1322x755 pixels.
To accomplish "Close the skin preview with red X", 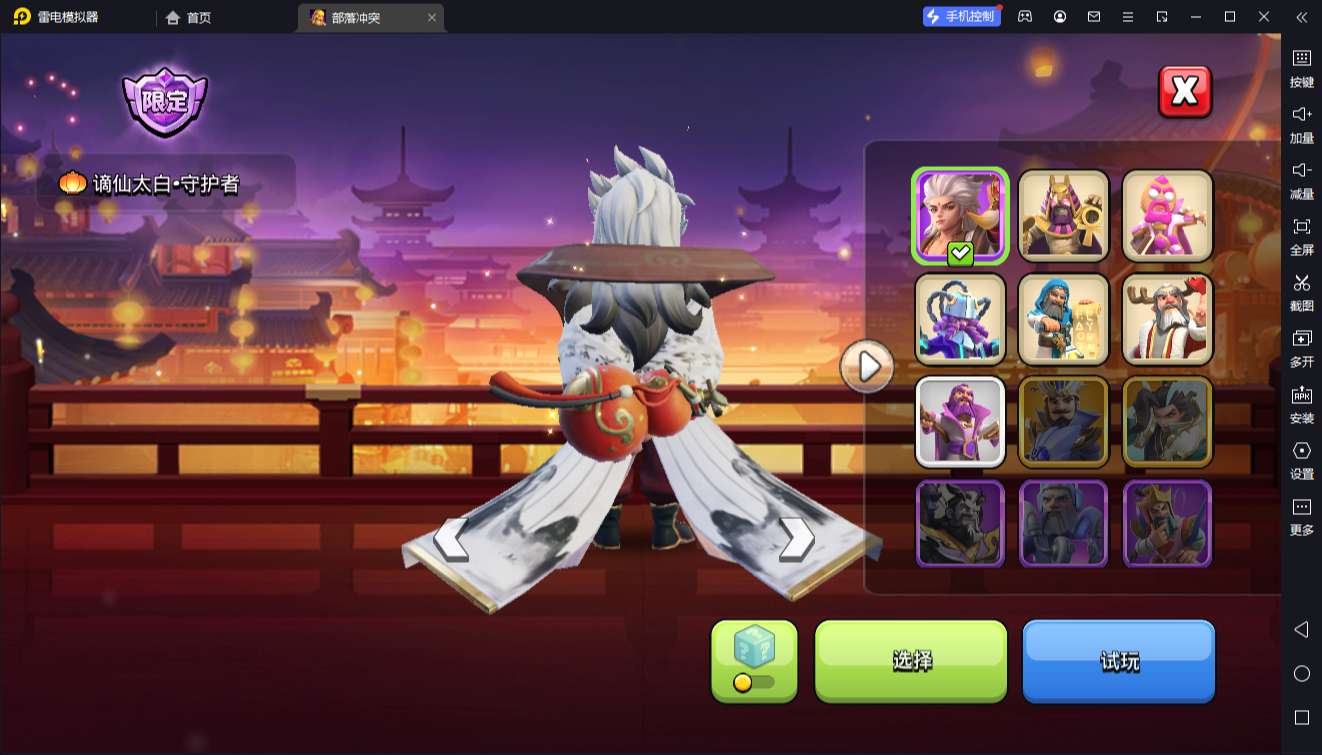I will tap(1184, 92).
